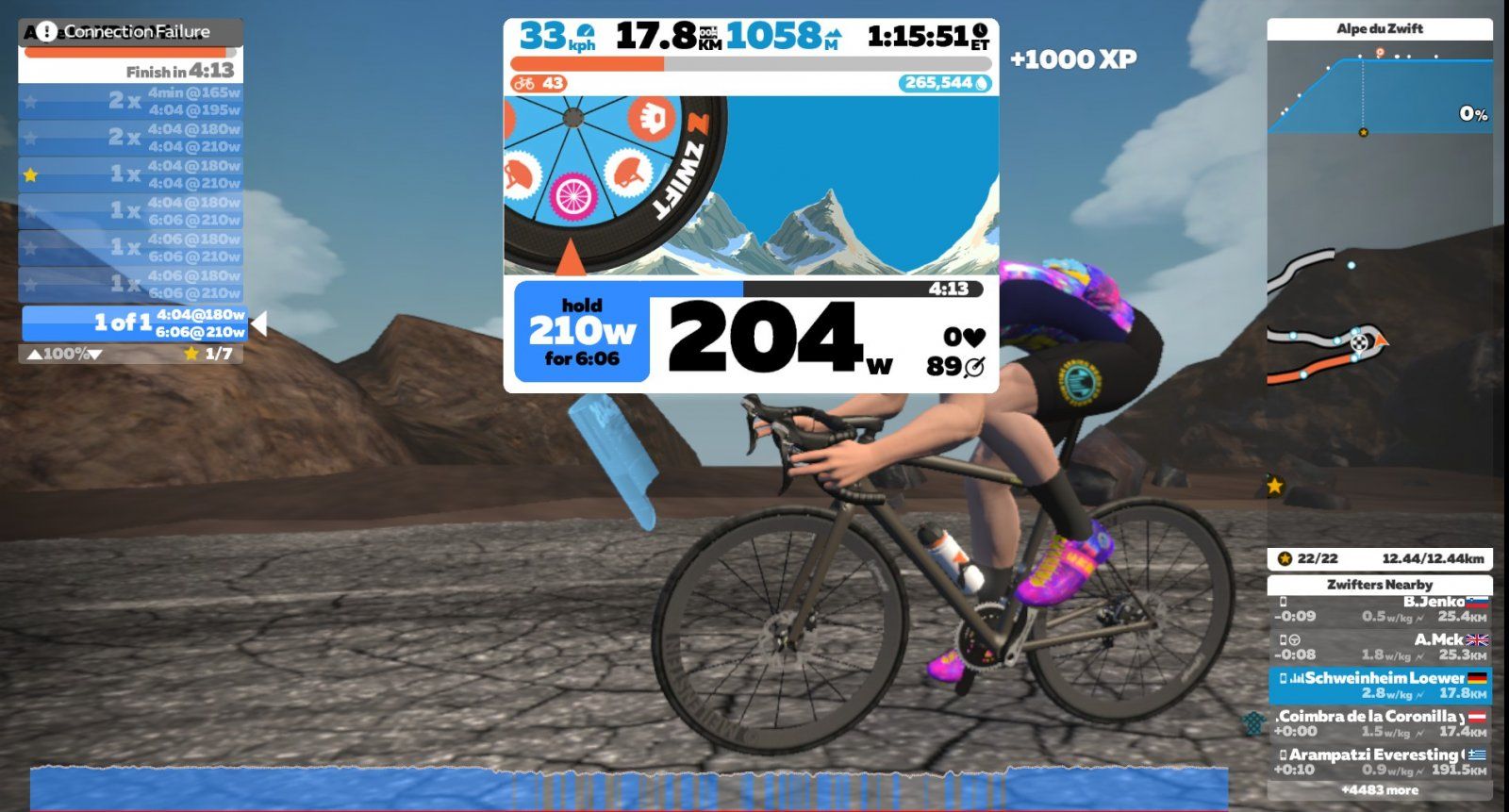Image resolution: width=1509 pixels, height=812 pixels.
Task: Click the white arrow beside the current workout block
Action: 259,323
